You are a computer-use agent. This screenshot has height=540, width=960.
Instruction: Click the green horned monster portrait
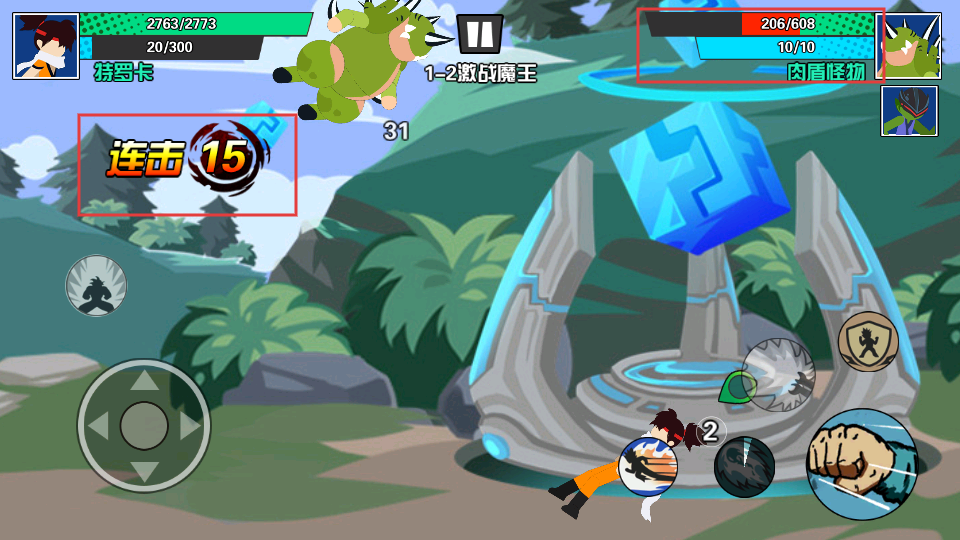908,46
